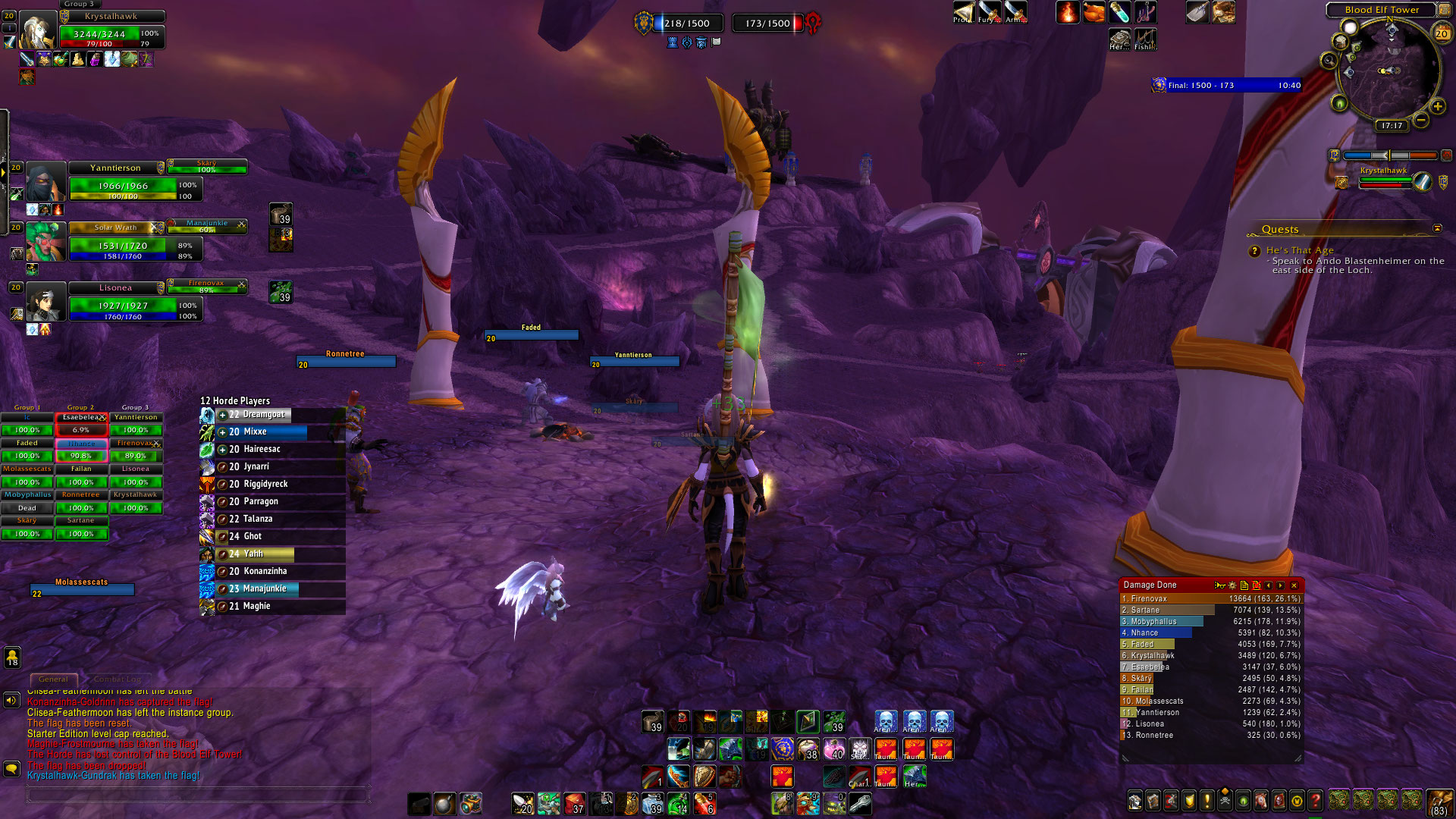
Task: Select Esaebelea's raid frame in Group 2
Action: 81,424
